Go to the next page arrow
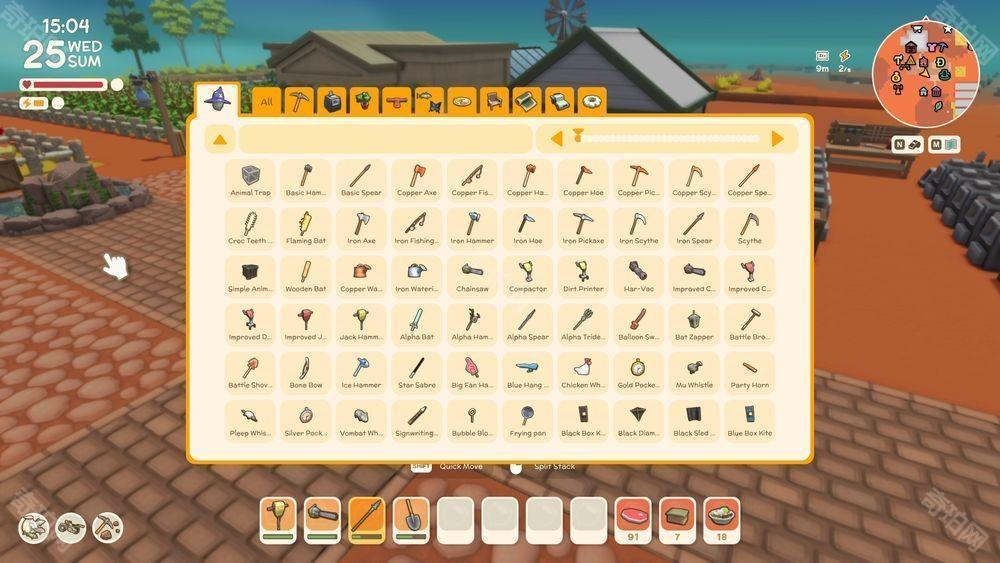 (x=778, y=139)
